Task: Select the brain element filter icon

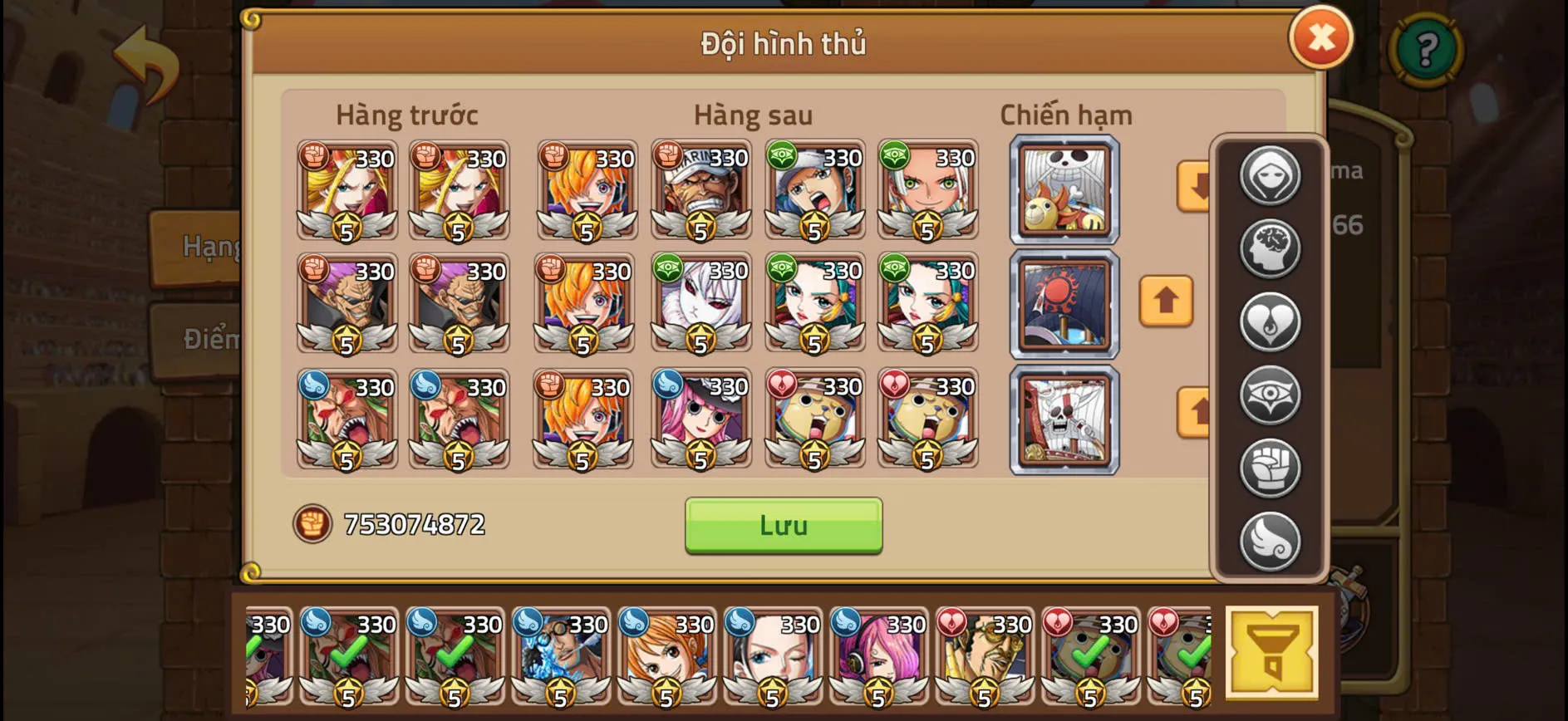Action: [x=1269, y=248]
